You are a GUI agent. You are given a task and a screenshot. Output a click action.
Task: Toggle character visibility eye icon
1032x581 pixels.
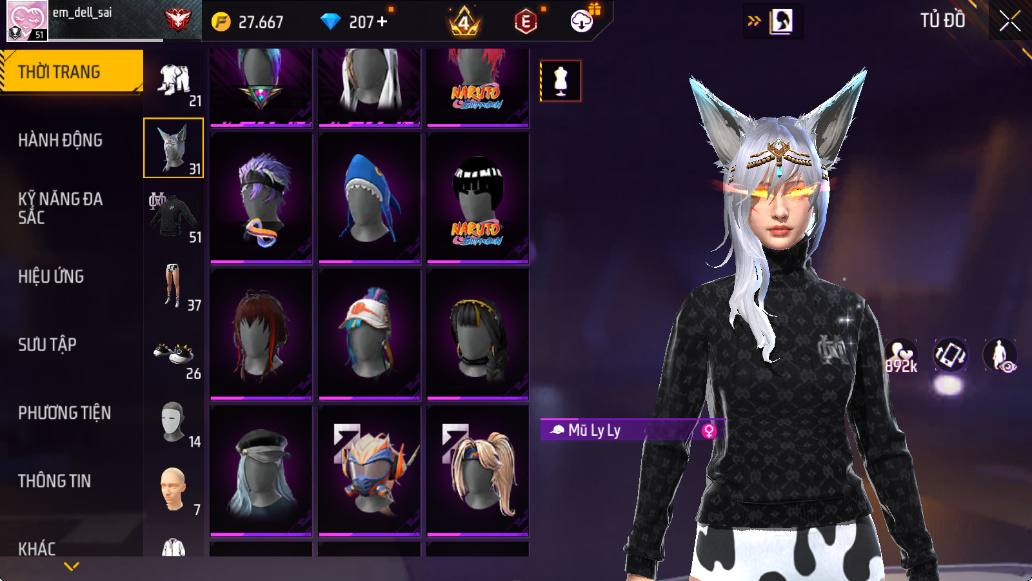coord(1000,356)
